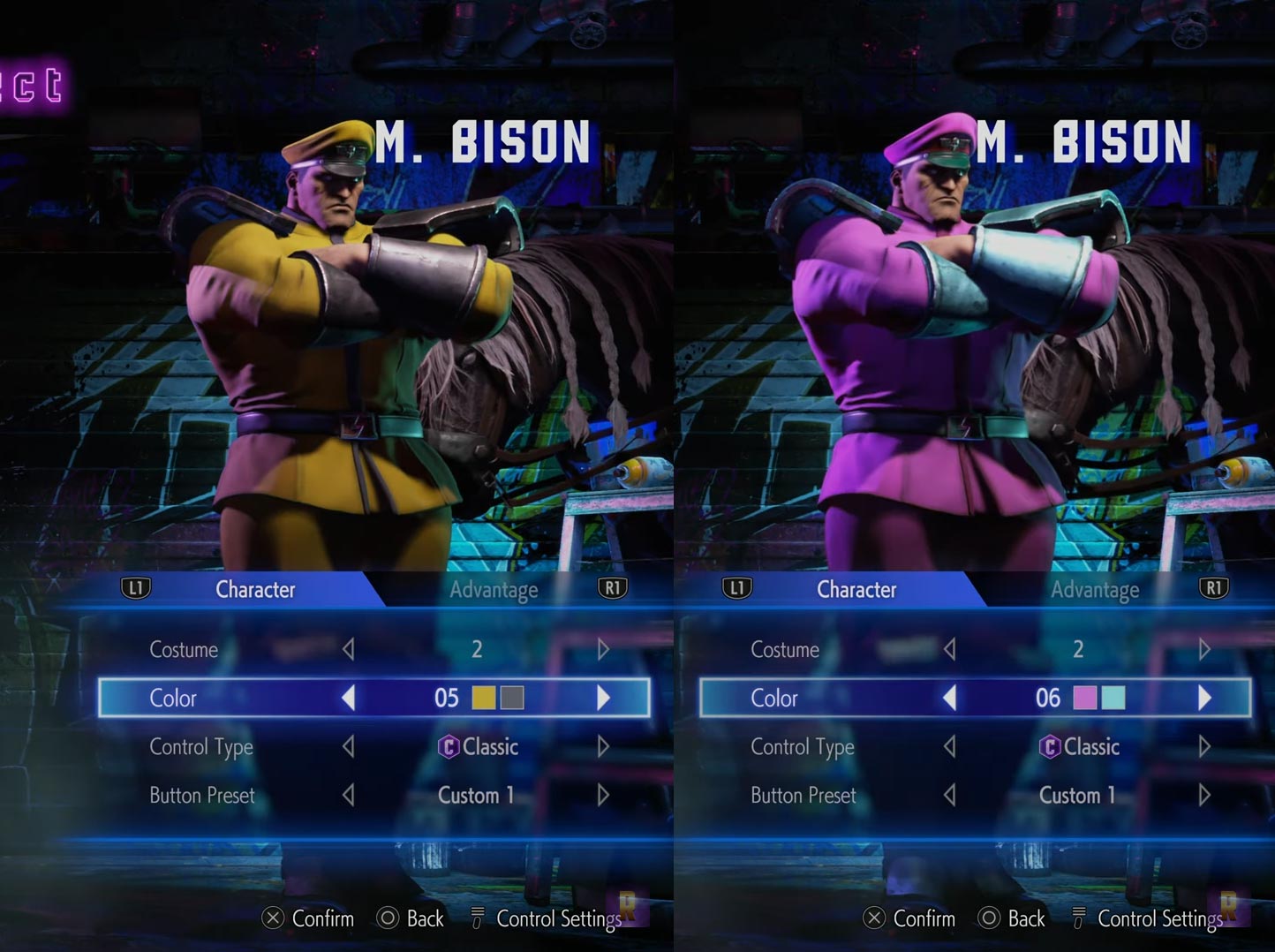1275x952 pixels.
Task: Click the R1 shoulder button icon
Action: tap(615, 587)
